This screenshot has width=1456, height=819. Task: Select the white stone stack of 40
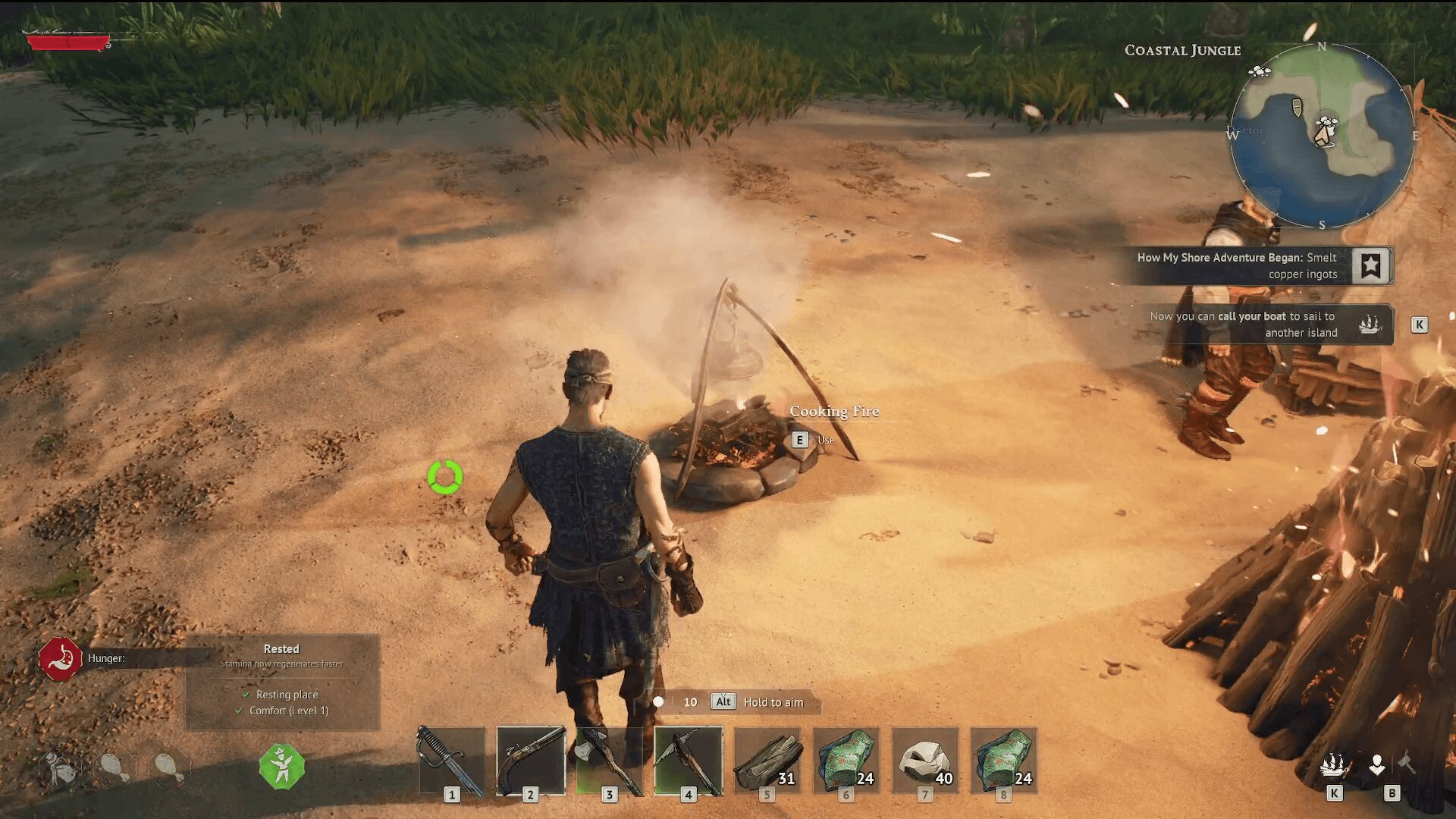click(x=925, y=761)
